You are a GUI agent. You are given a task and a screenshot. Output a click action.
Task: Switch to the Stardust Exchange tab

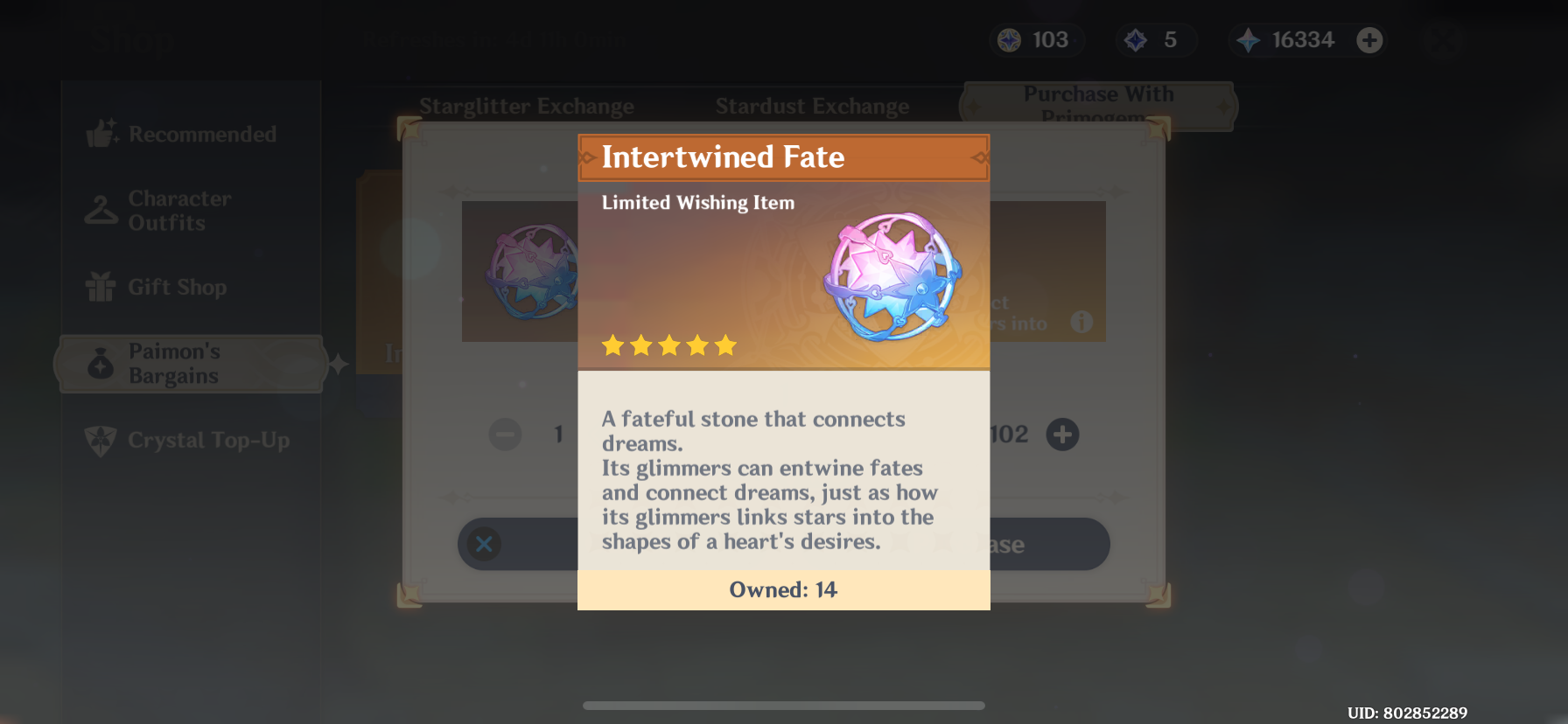pyautogui.click(x=812, y=106)
